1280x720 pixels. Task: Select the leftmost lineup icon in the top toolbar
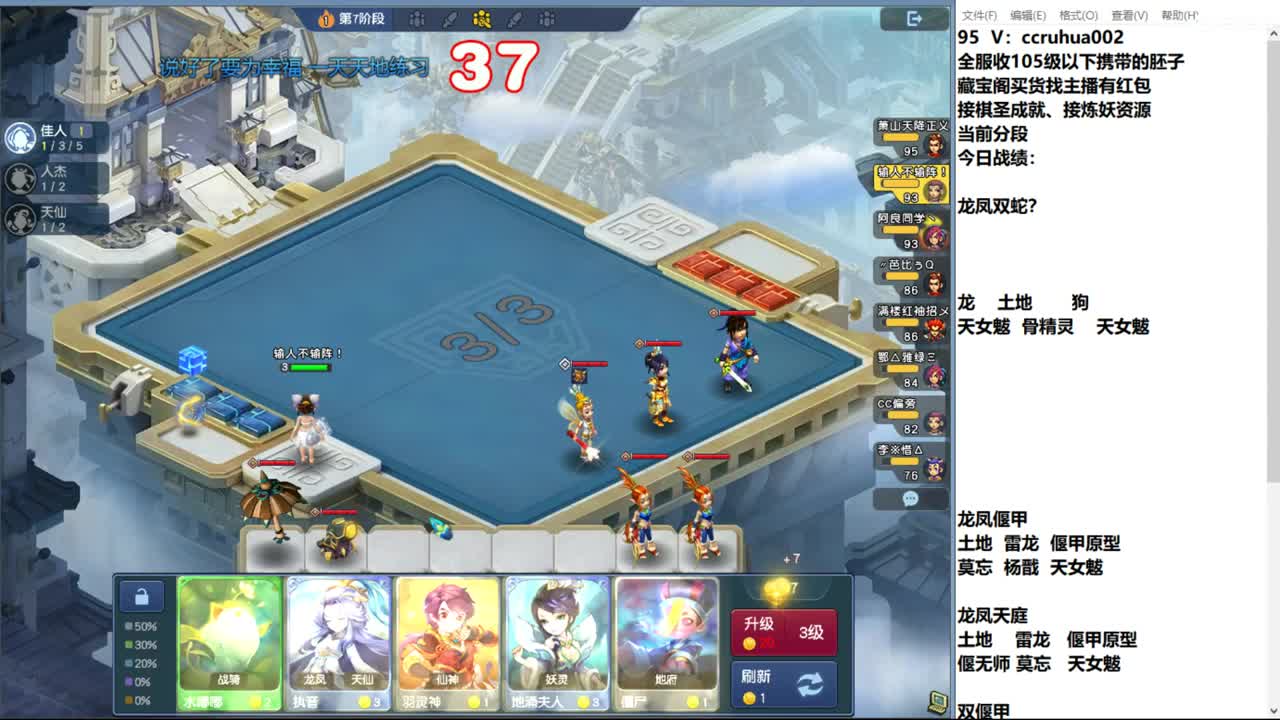point(417,19)
